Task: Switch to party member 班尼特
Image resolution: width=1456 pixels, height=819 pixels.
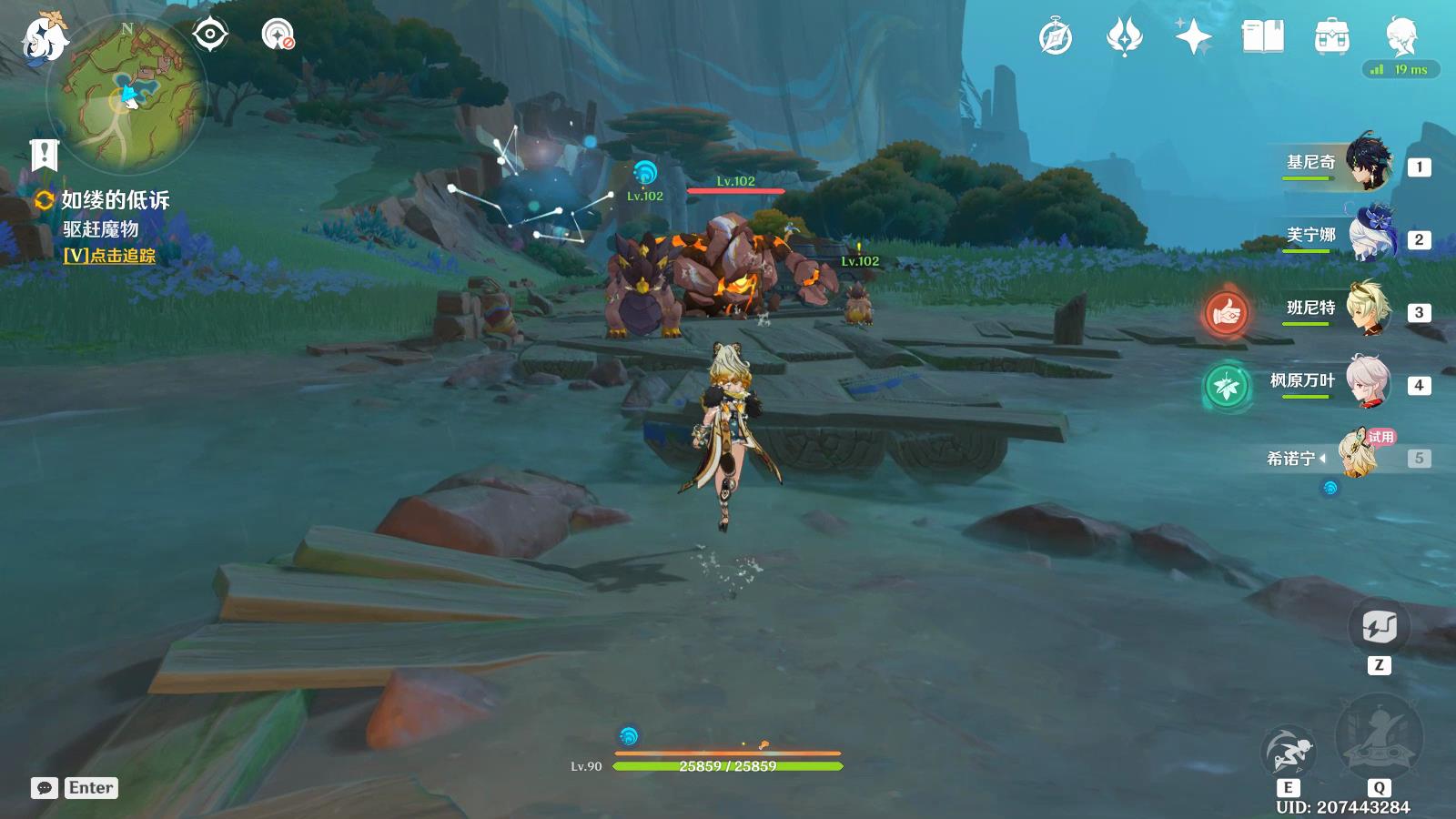Action: click(x=1368, y=308)
